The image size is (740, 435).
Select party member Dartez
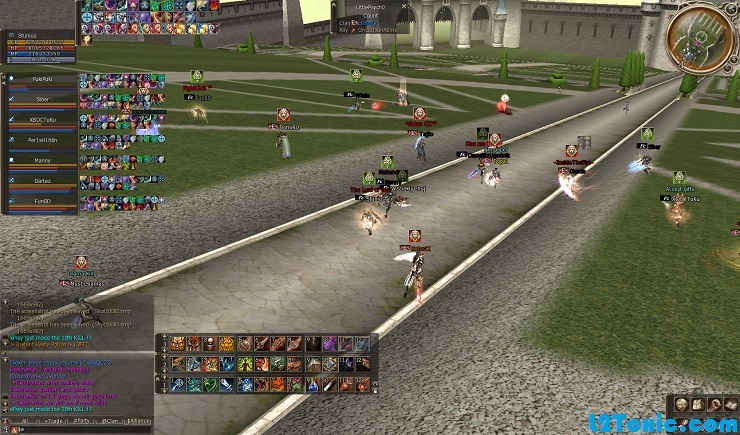42,182
